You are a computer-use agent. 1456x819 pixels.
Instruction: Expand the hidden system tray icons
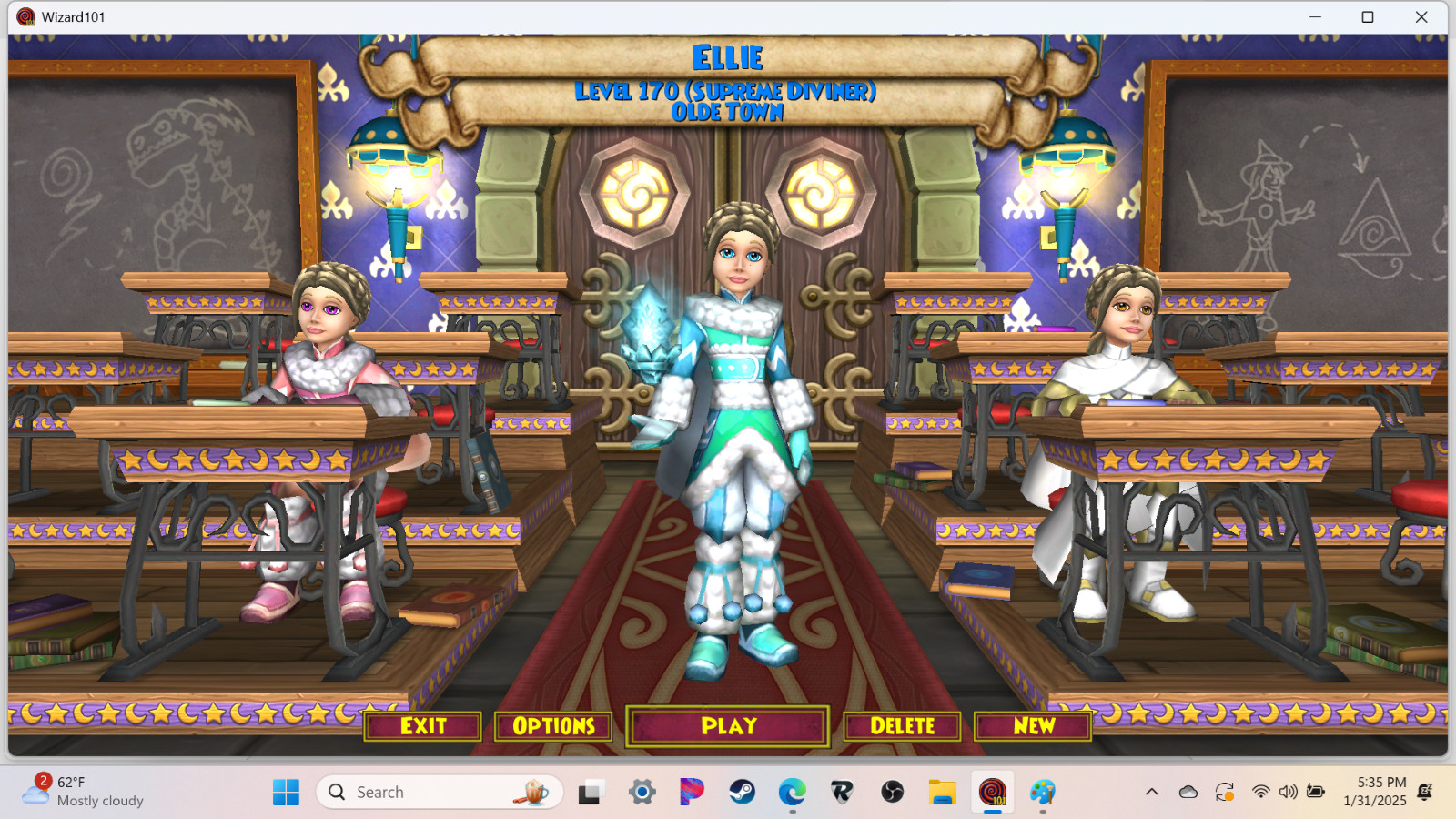1152,791
